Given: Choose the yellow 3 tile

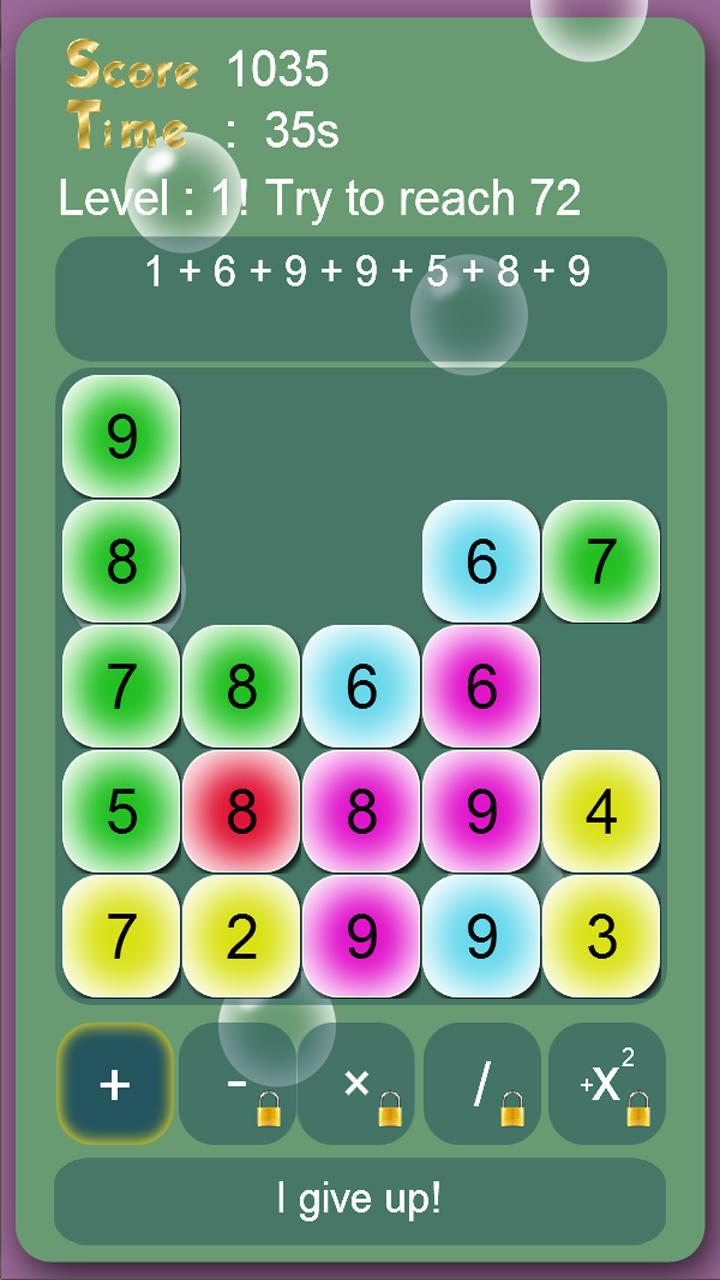Looking at the screenshot, I should [601, 936].
